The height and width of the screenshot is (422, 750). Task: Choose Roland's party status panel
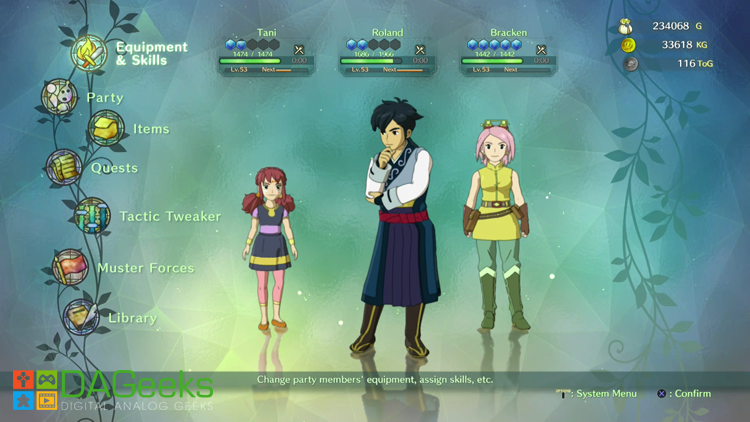(x=387, y=52)
